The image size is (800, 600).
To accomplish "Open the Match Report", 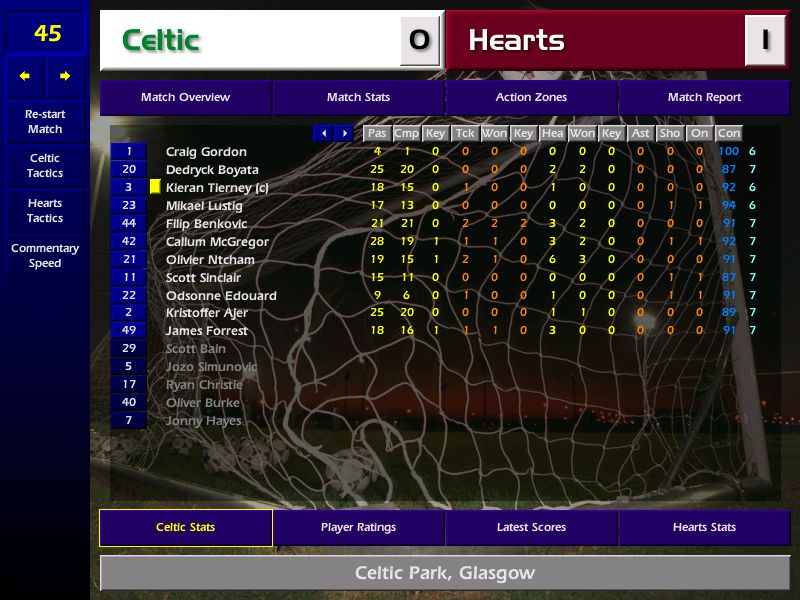I will (x=704, y=97).
